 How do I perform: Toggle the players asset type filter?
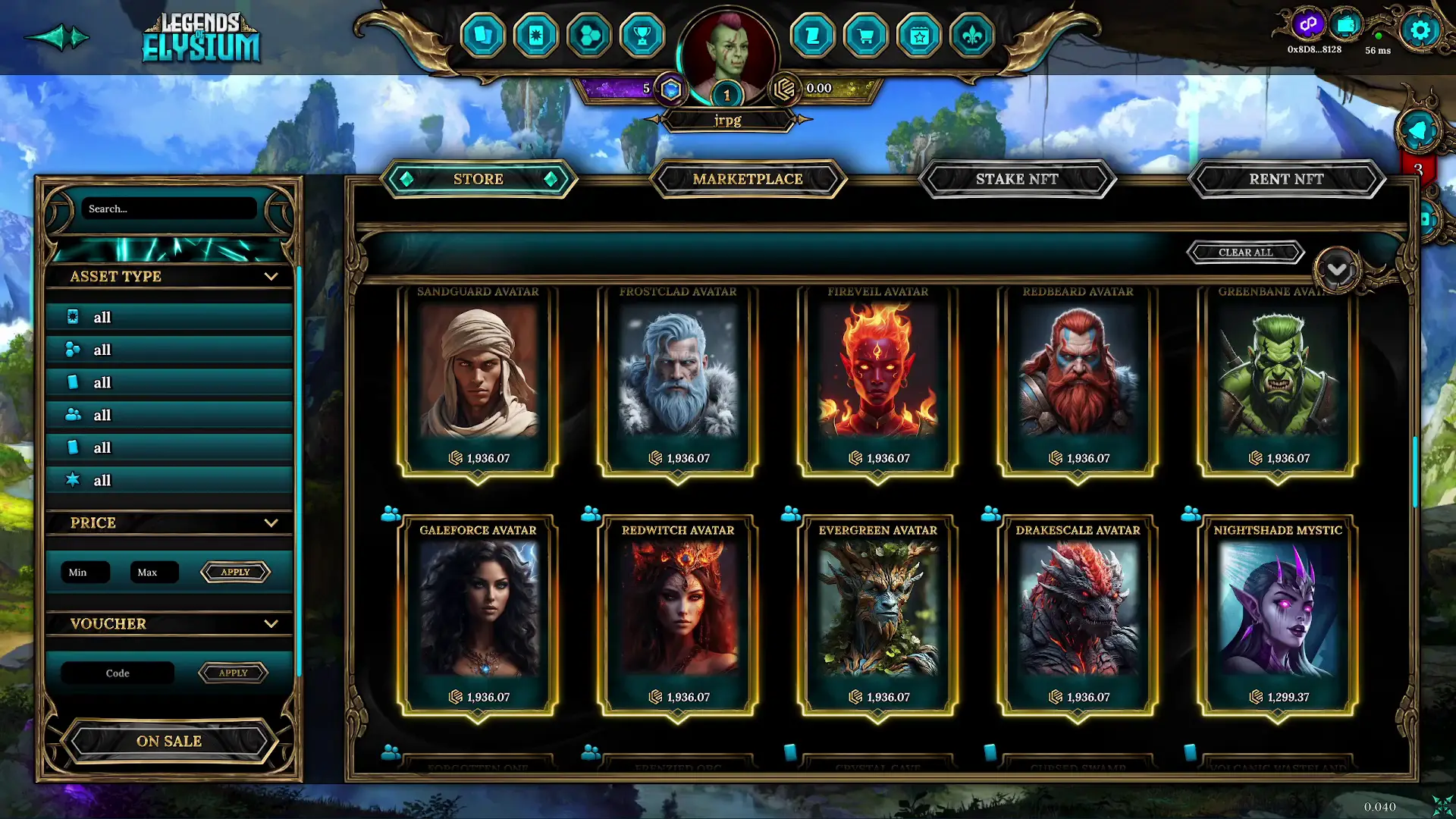168,415
